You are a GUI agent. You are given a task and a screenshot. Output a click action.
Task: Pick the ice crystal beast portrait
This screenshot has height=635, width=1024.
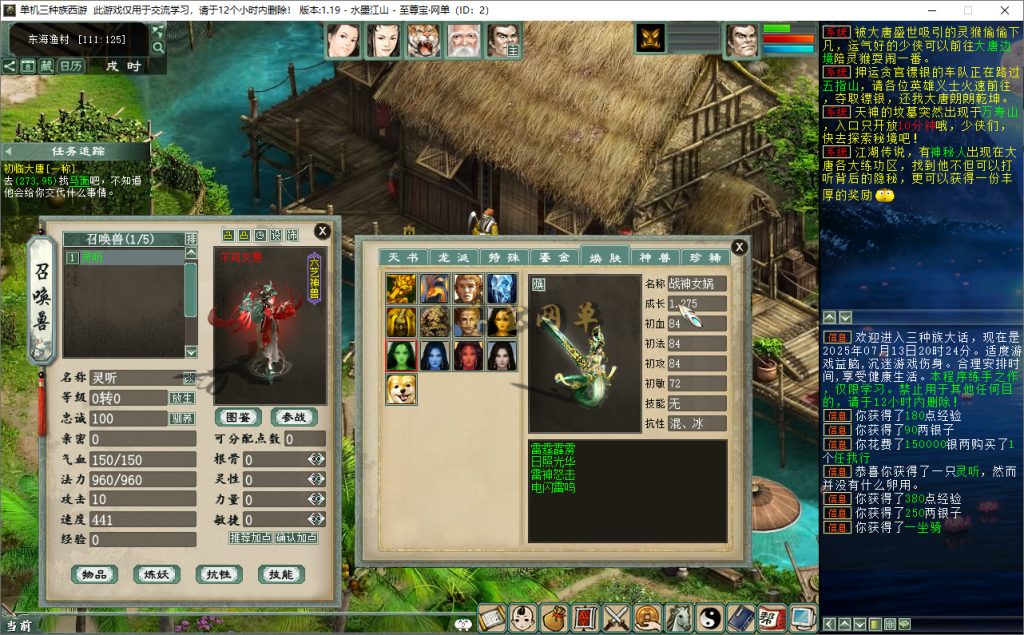coord(501,289)
